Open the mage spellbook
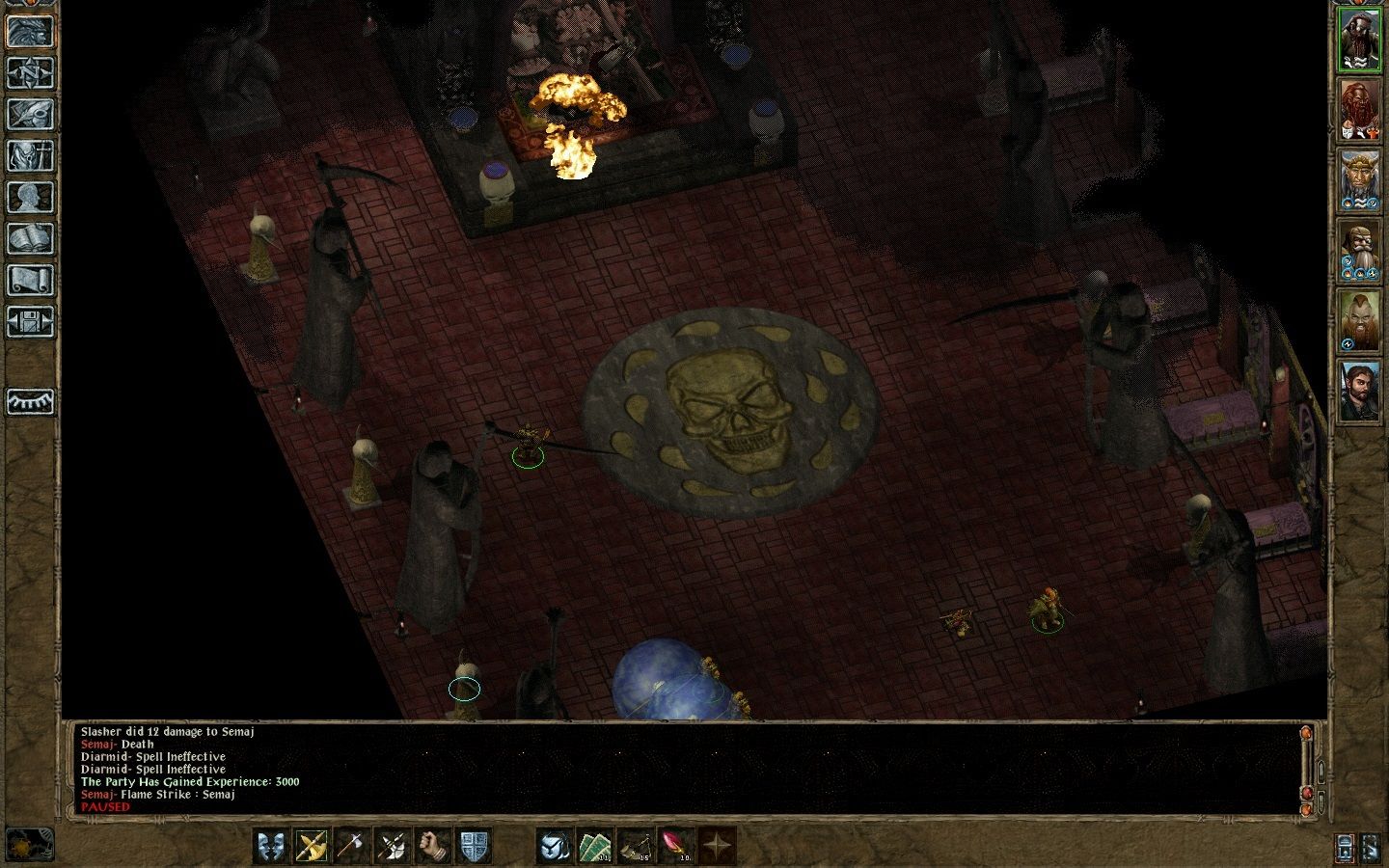 30,238
